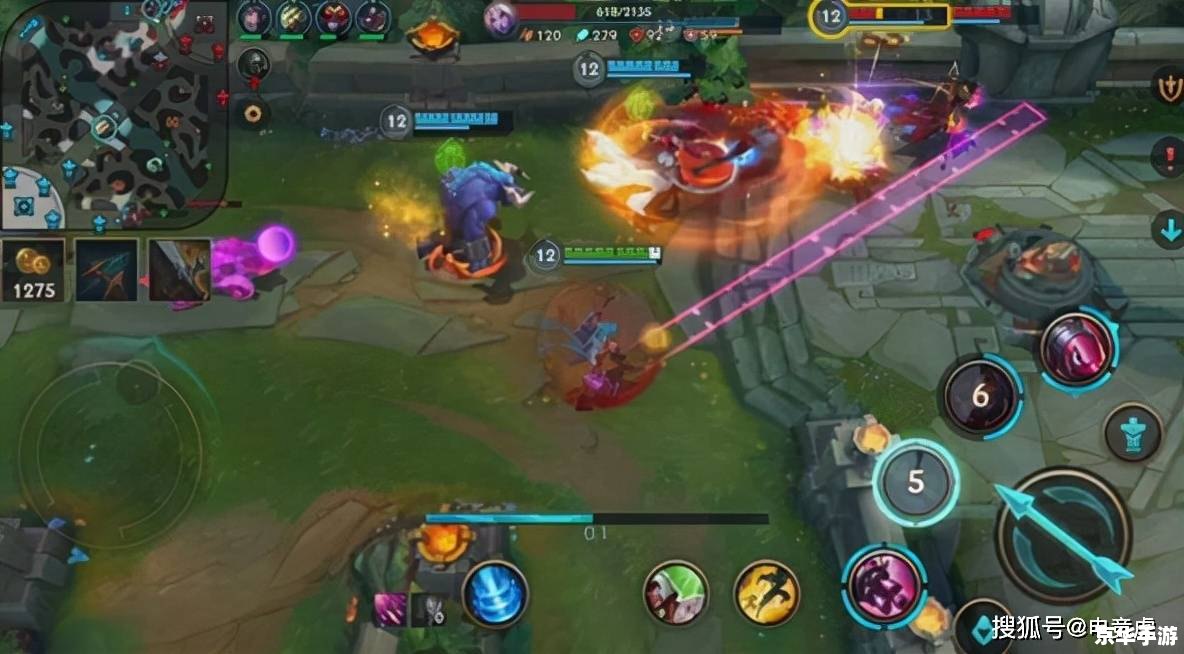Screen dimensions: 1184x654
Task: Tap the yellow-striped teammate portrait
Action: [x=294, y=17]
